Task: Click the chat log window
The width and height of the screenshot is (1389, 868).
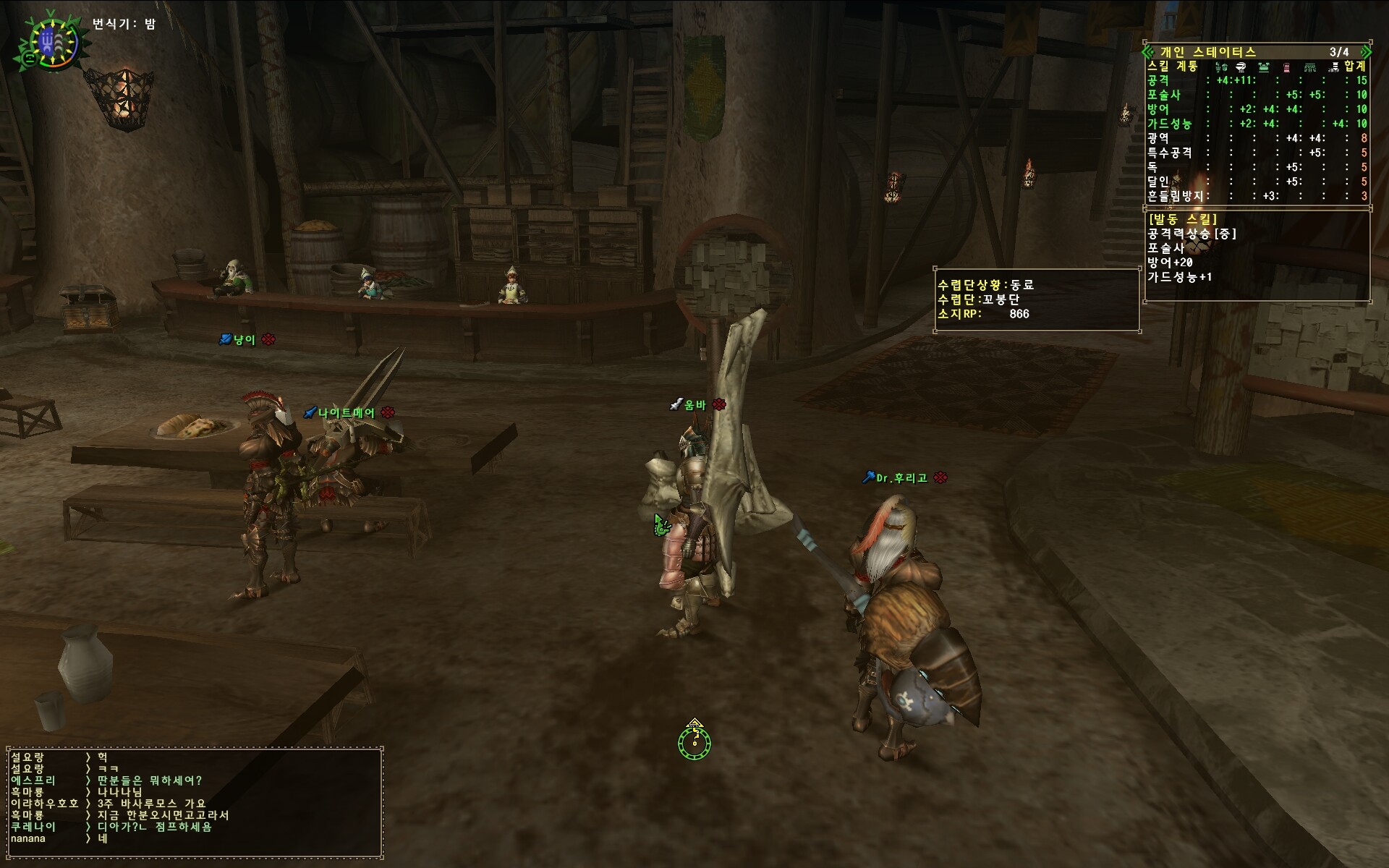Action: pyautogui.click(x=194, y=801)
